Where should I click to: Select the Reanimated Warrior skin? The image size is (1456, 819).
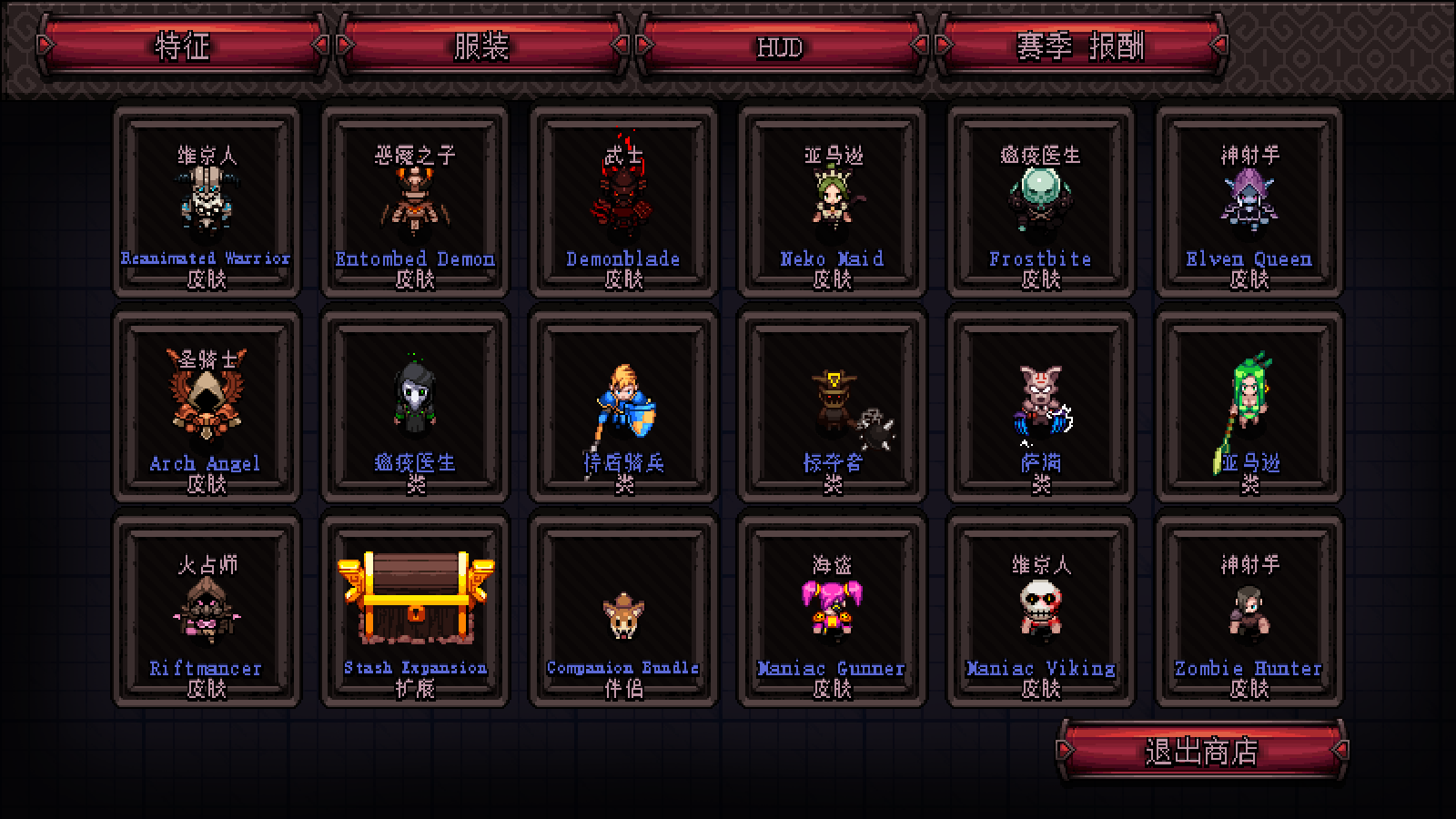pyautogui.click(x=207, y=203)
